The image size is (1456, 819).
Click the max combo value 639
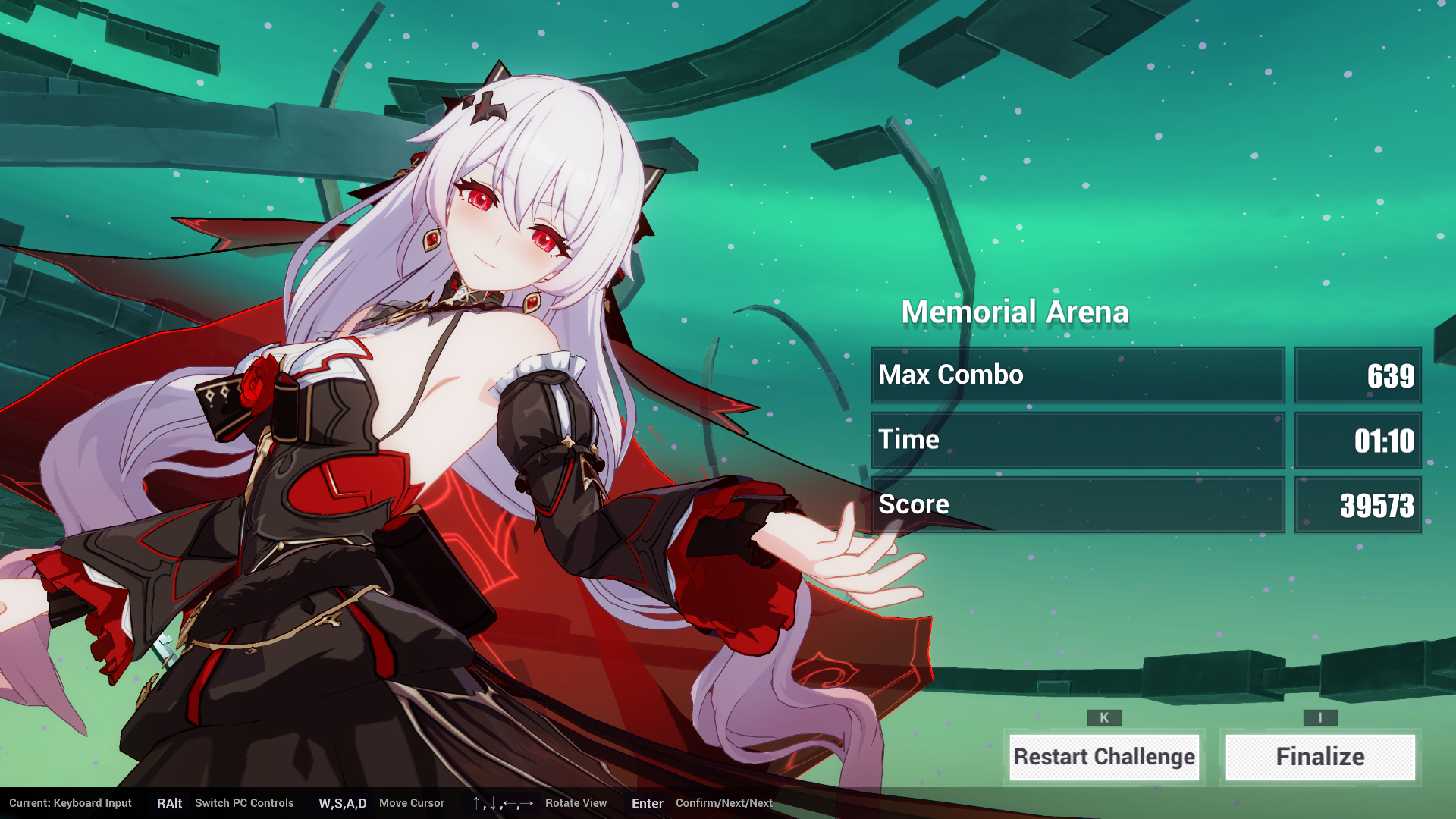(x=1394, y=375)
